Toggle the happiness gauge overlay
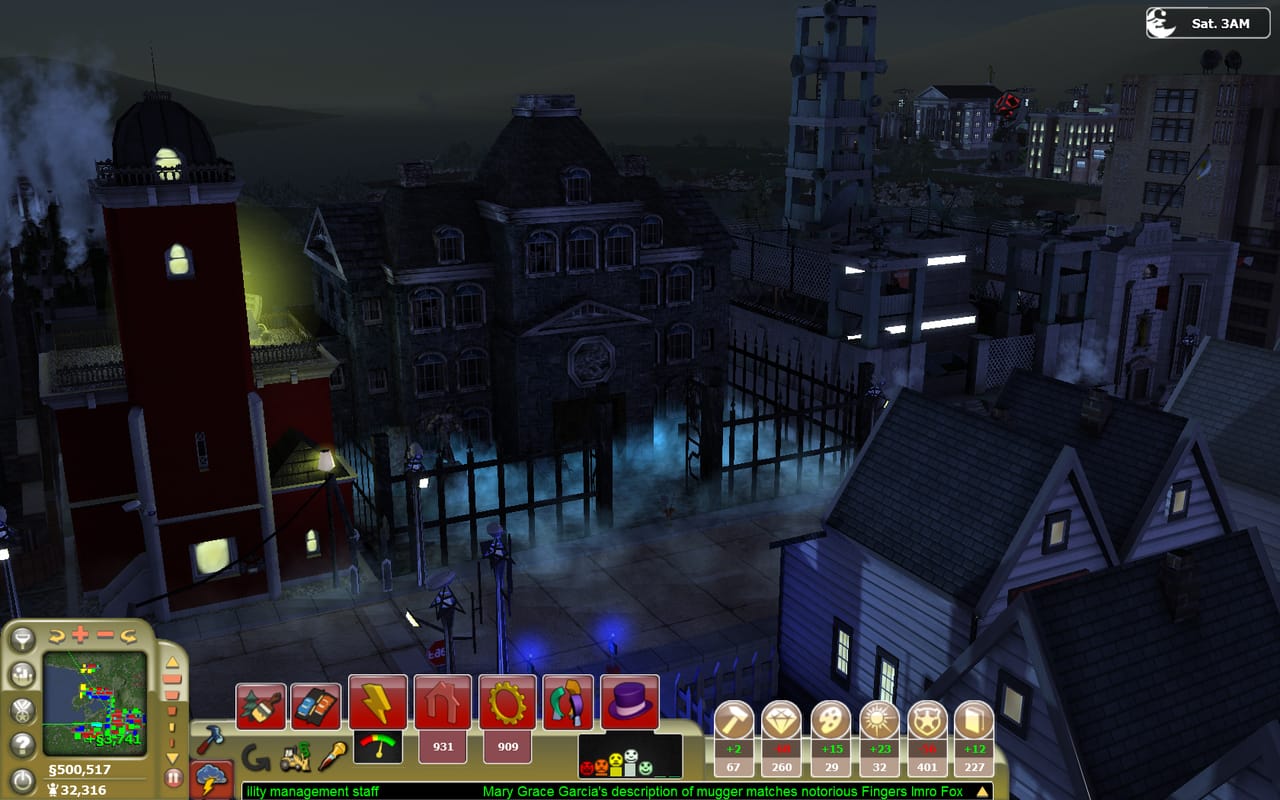The width and height of the screenshot is (1280, 800). pos(378,747)
